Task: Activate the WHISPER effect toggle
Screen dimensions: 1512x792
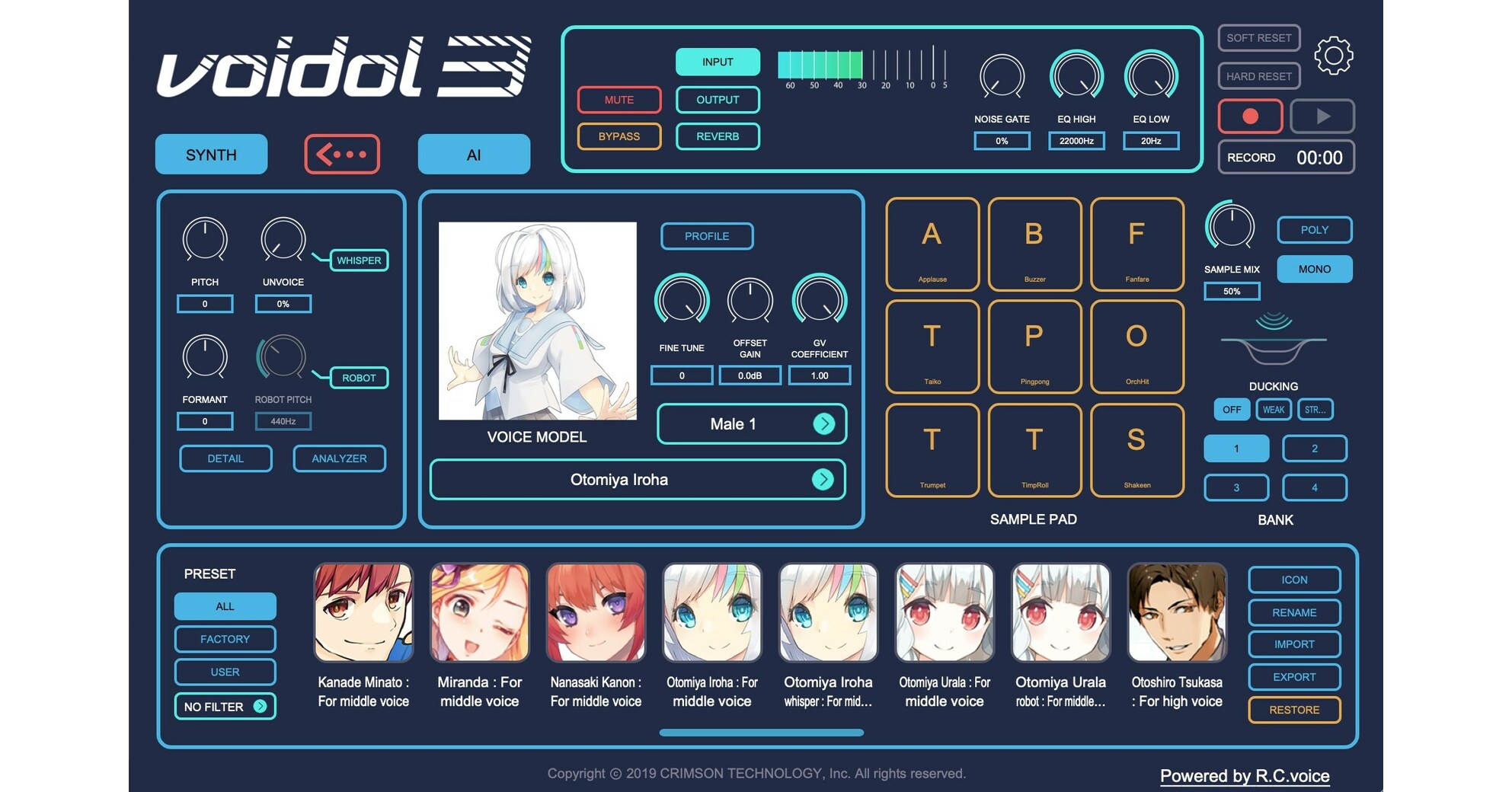Action: (x=359, y=260)
